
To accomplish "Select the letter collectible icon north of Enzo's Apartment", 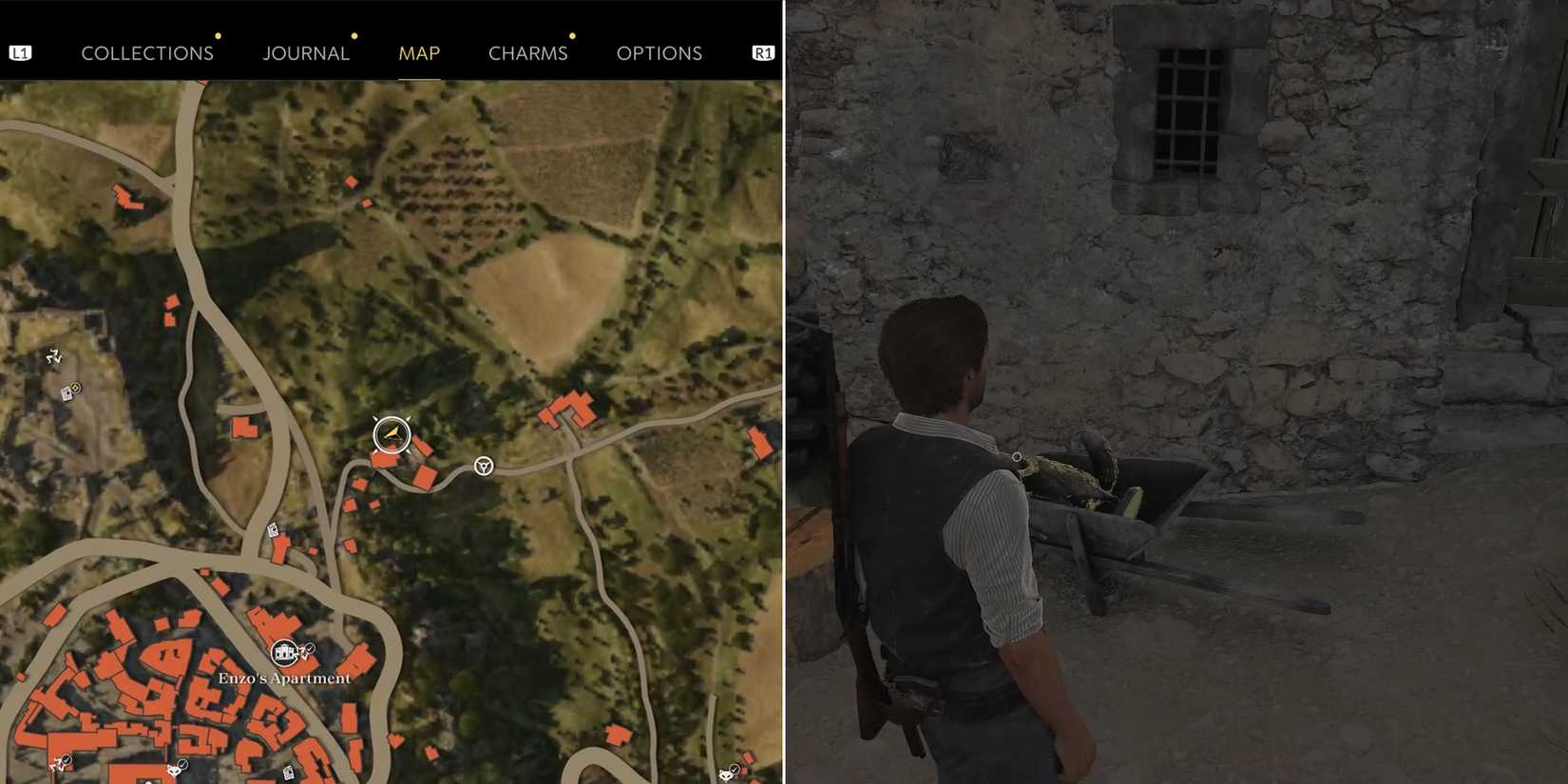I will (x=273, y=530).
